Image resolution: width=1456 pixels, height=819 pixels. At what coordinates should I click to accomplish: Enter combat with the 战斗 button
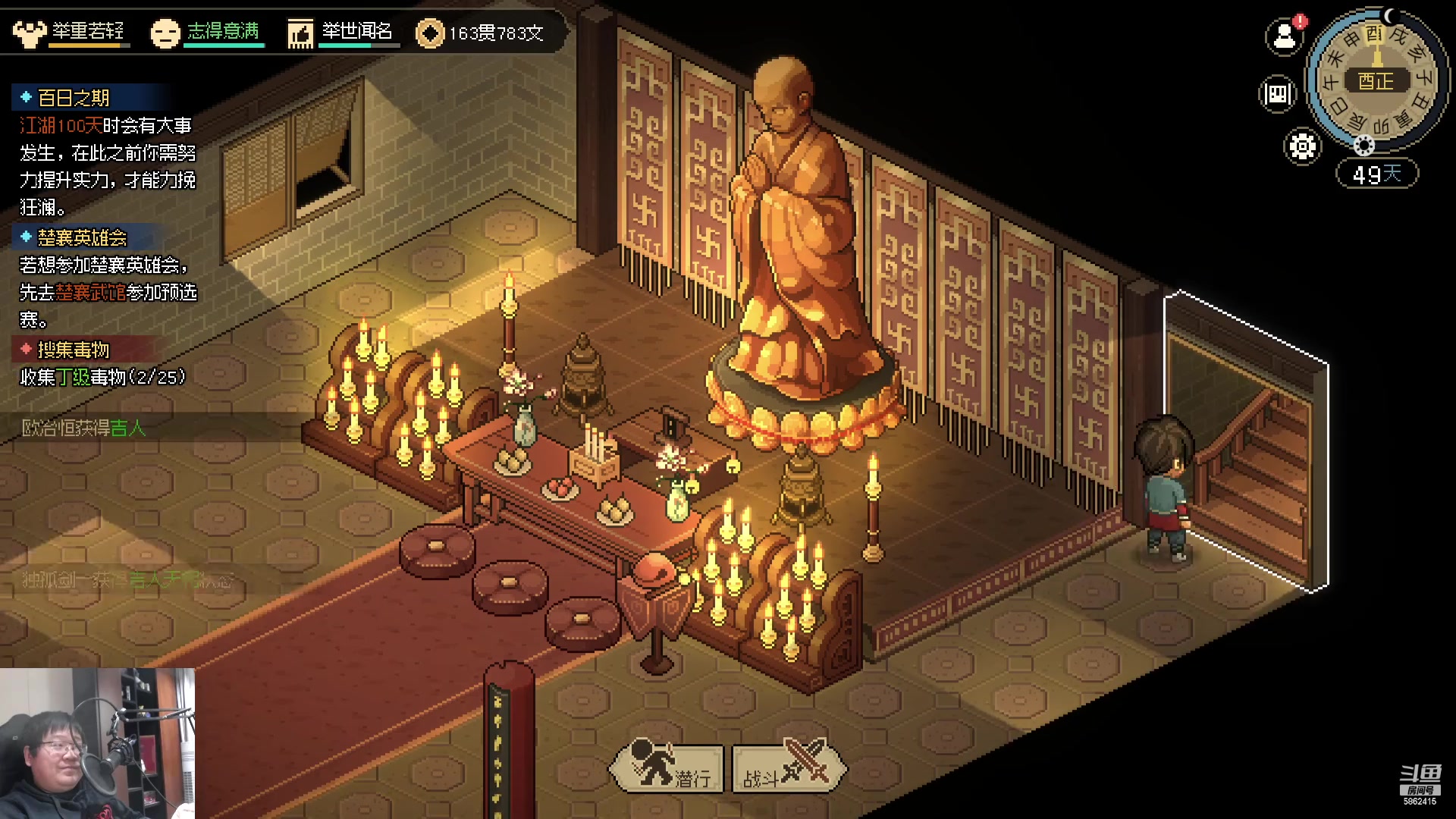coord(789,766)
